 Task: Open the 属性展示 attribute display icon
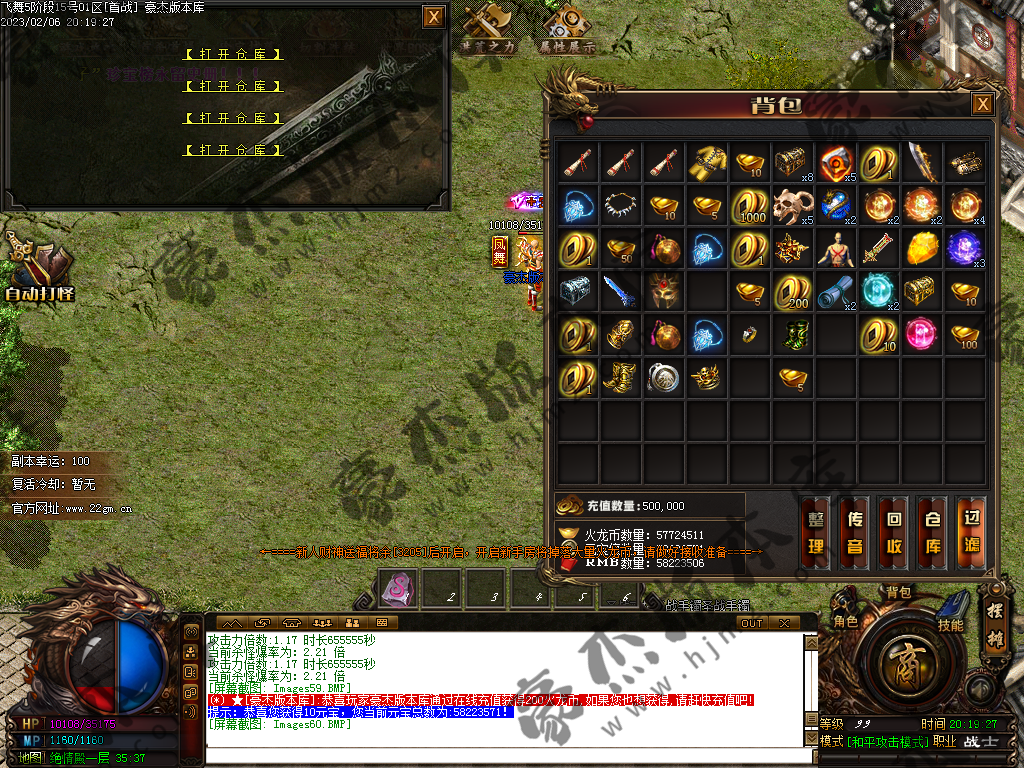[568, 29]
